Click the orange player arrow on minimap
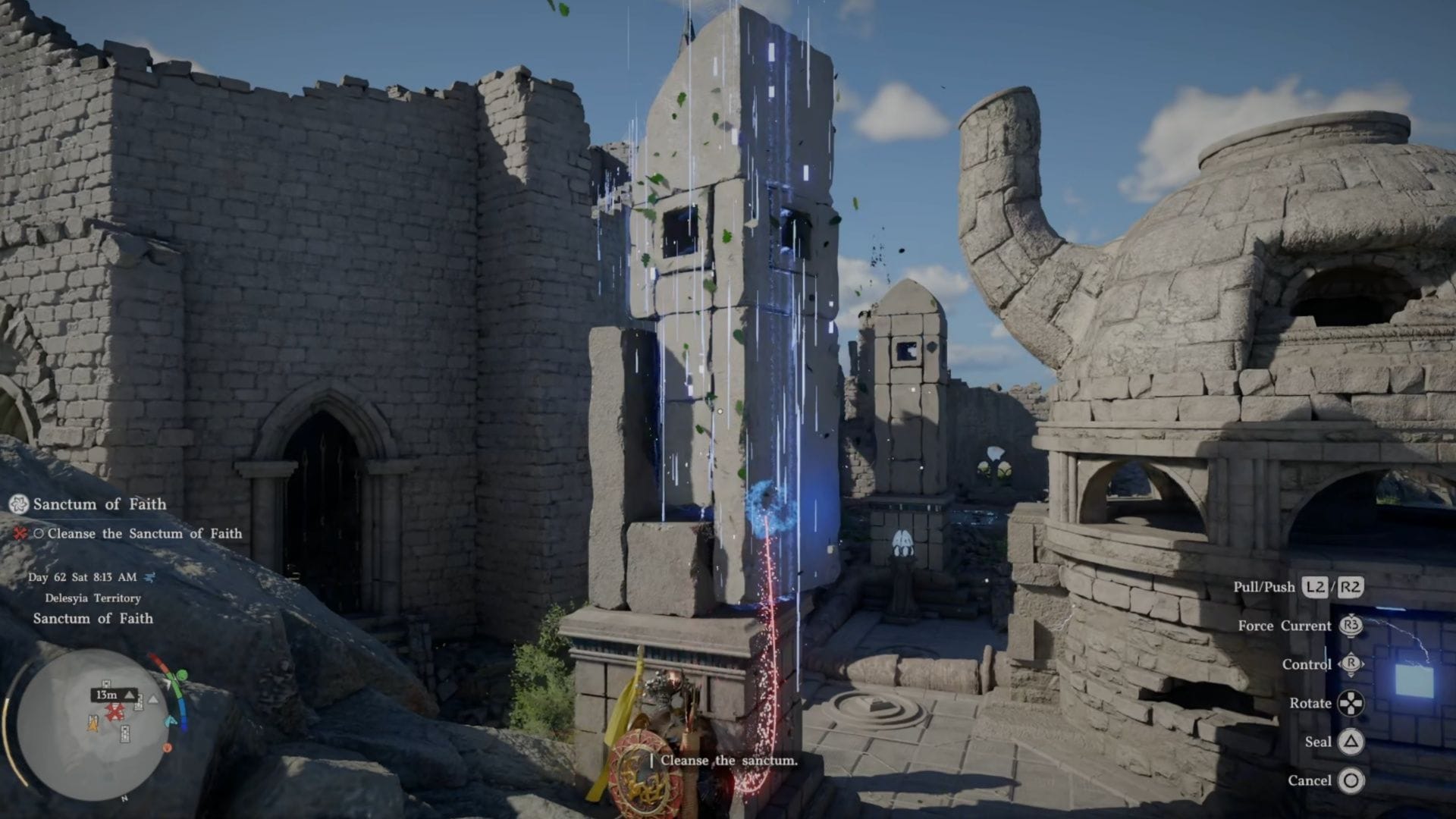The width and height of the screenshot is (1456, 819). pos(93,725)
